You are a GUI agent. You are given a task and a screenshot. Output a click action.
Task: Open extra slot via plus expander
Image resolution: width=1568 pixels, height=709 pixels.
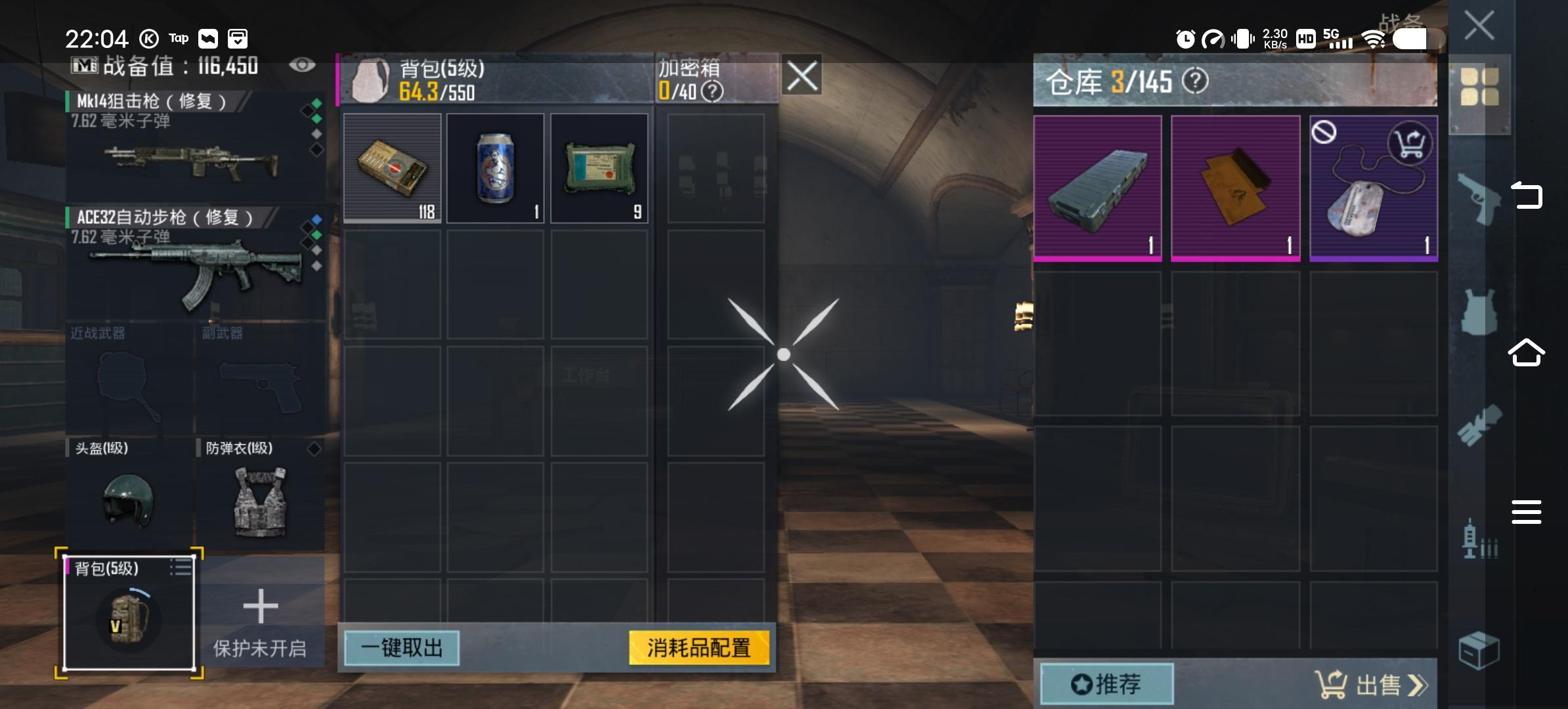[x=261, y=607]
